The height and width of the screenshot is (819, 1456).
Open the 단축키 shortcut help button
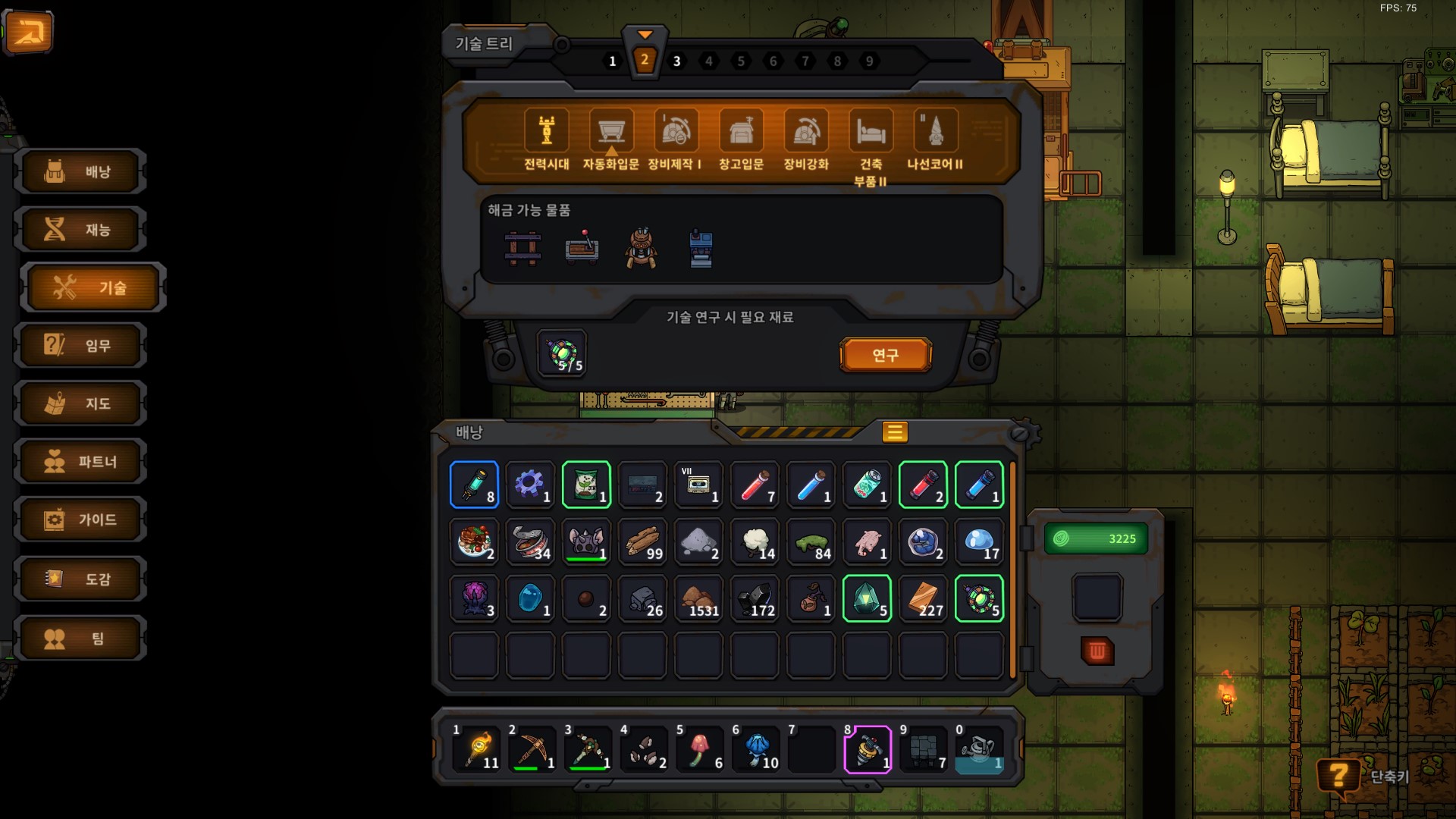tap(1338, 776)
